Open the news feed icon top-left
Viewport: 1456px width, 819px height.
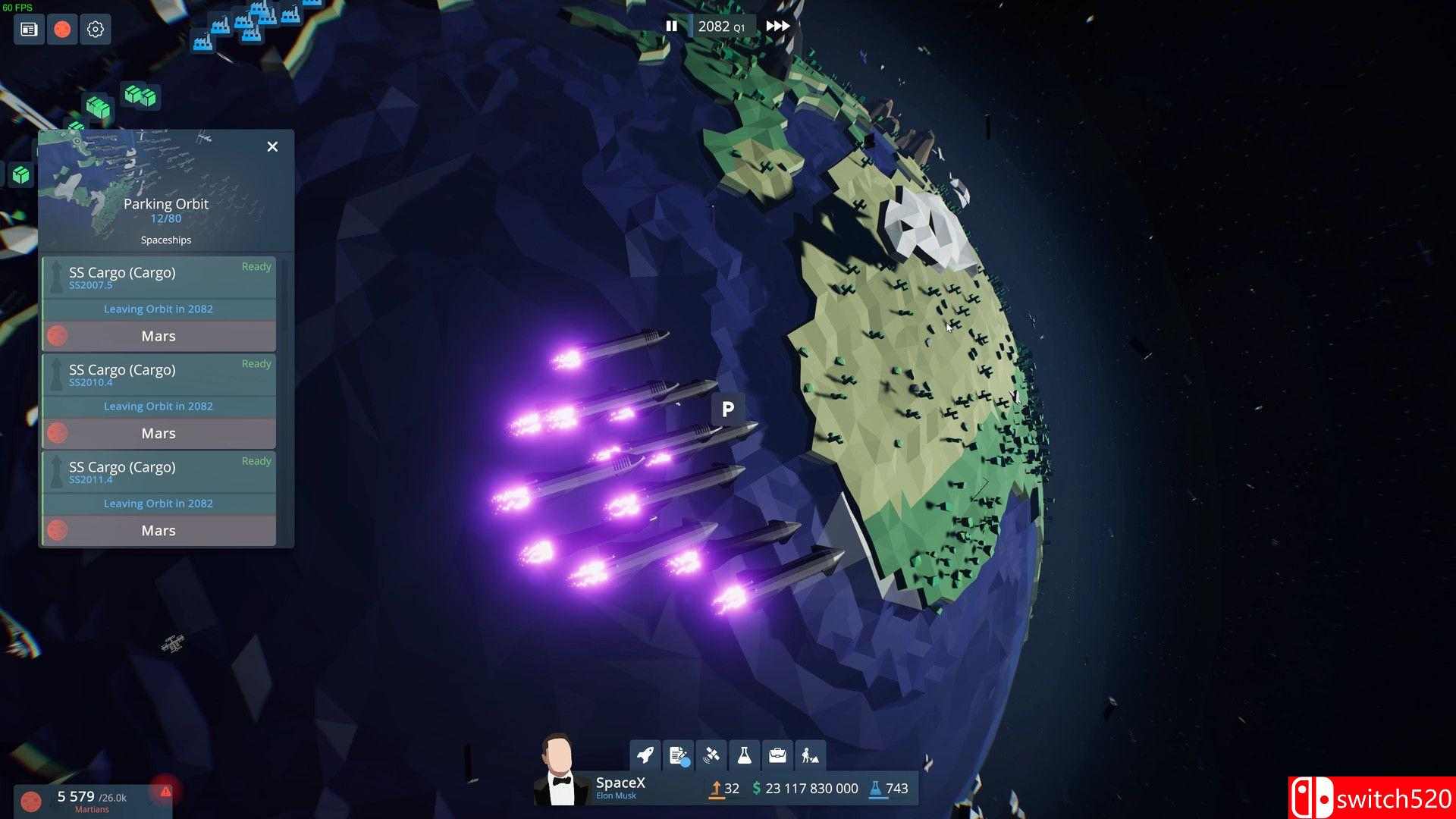pyautogui.click(x=29, y=30)
